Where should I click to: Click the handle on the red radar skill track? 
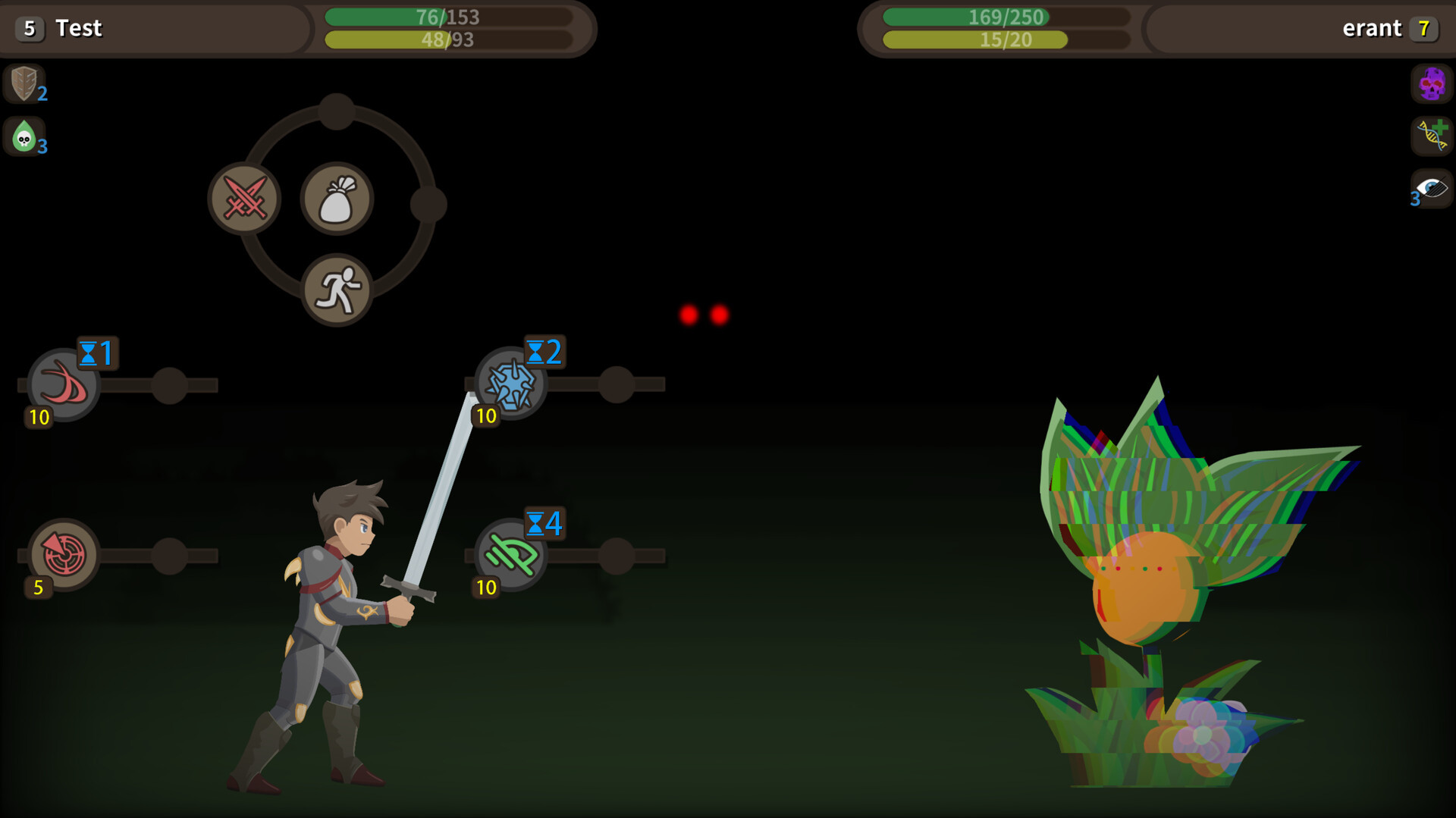point(171,556)
